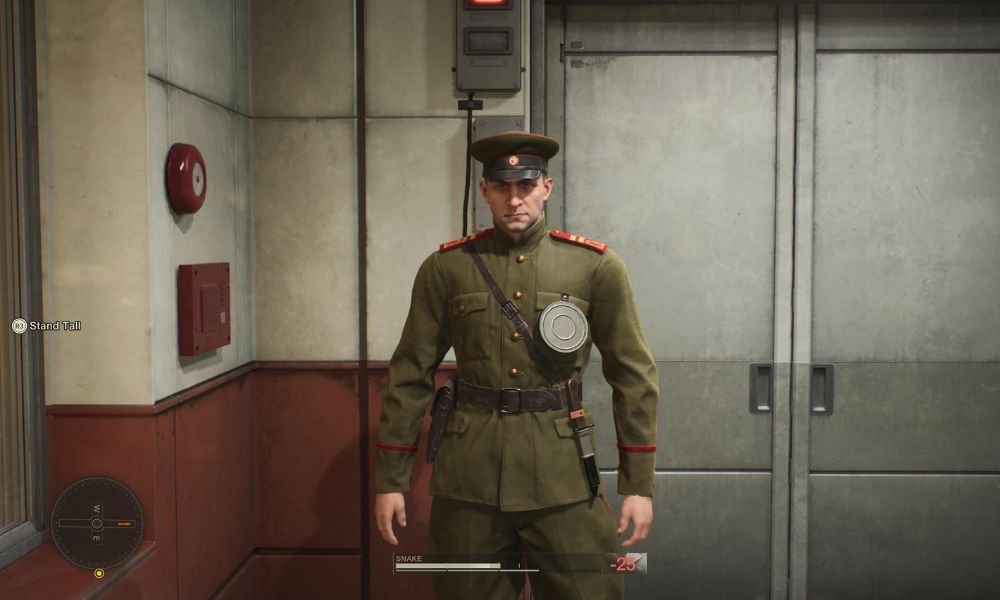Click the circular compass in the corner
1000x600 pixels.
click(x=97, y=523)
